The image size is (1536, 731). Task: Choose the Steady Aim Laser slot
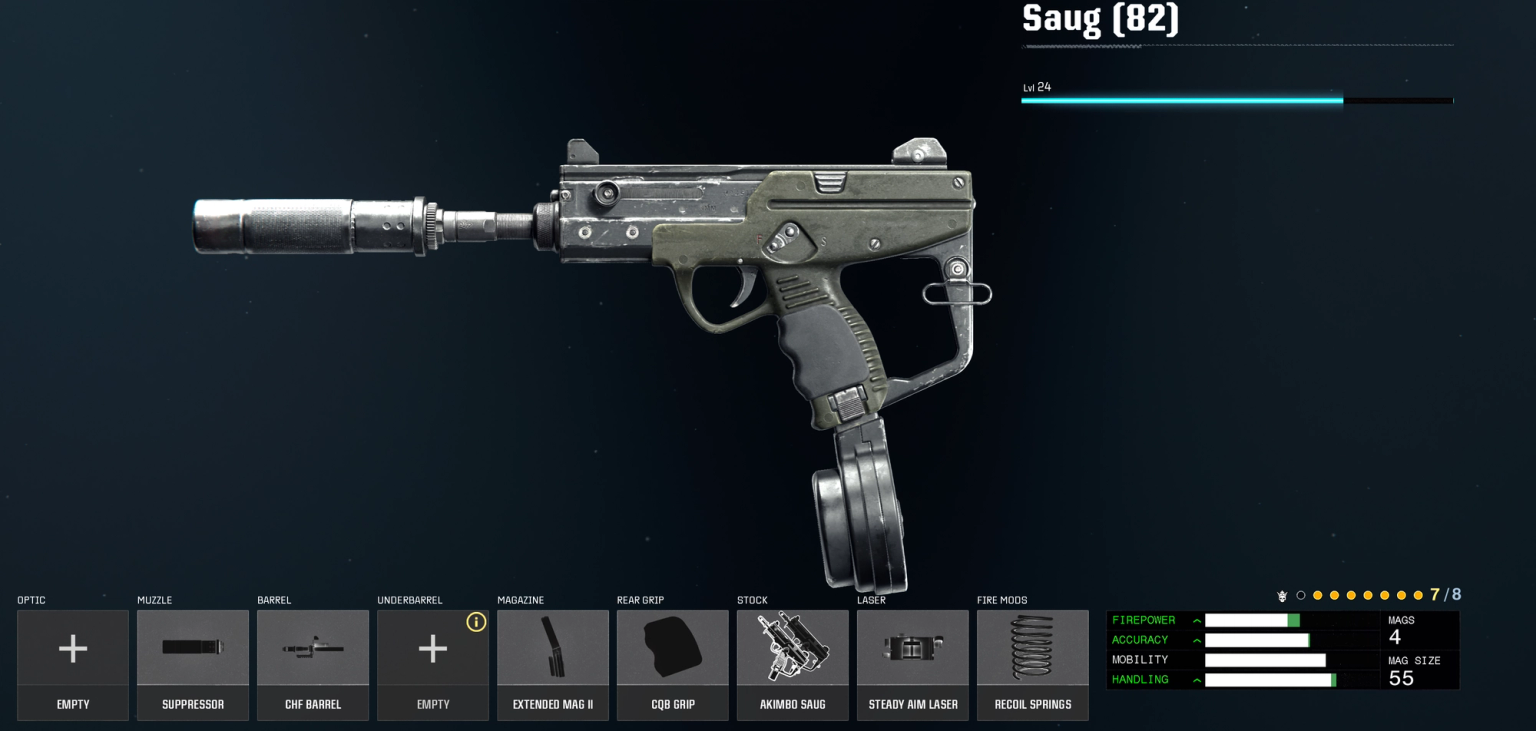(x=913, y=665)
